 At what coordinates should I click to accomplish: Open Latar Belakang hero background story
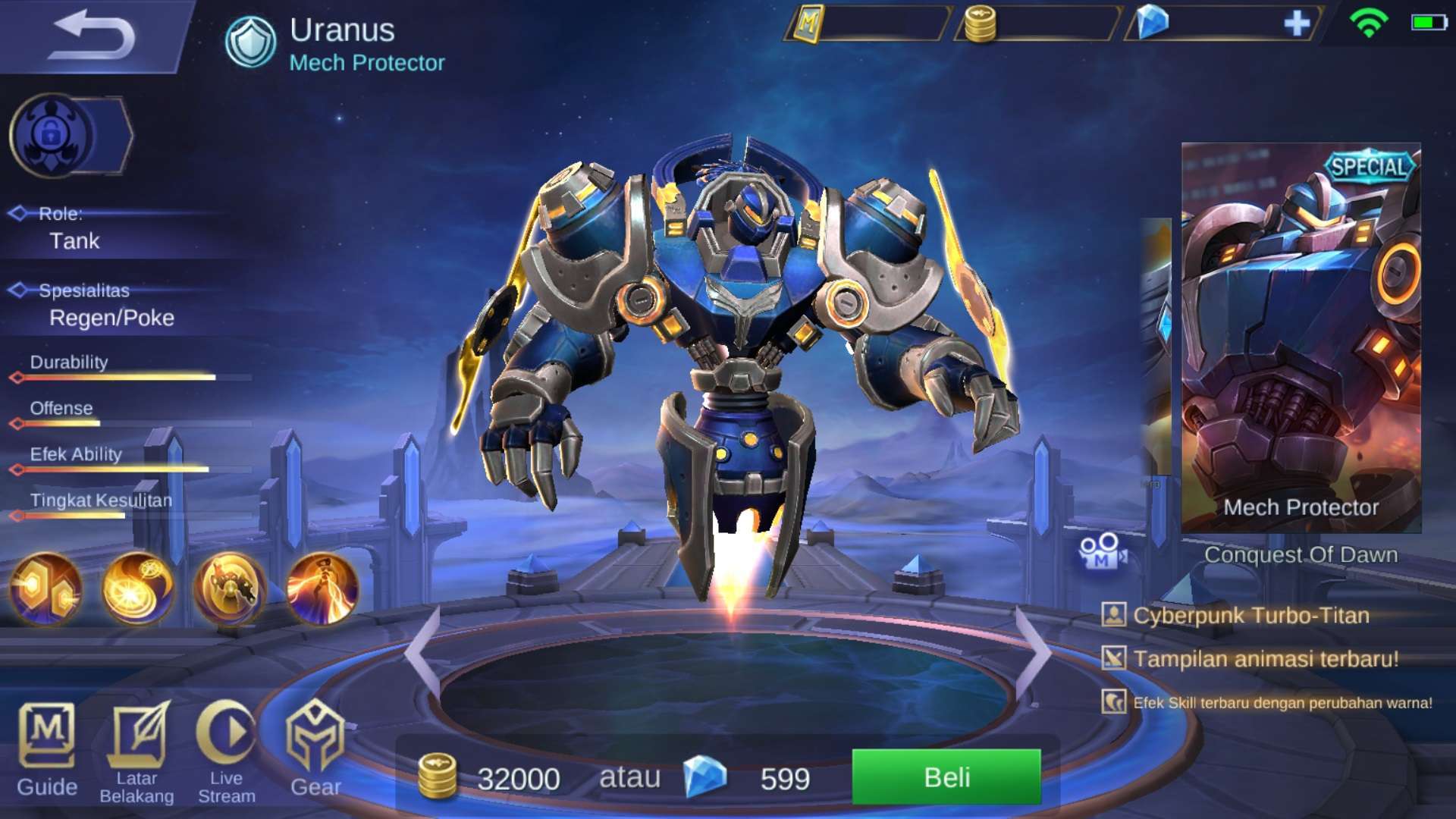coord(136,752)
